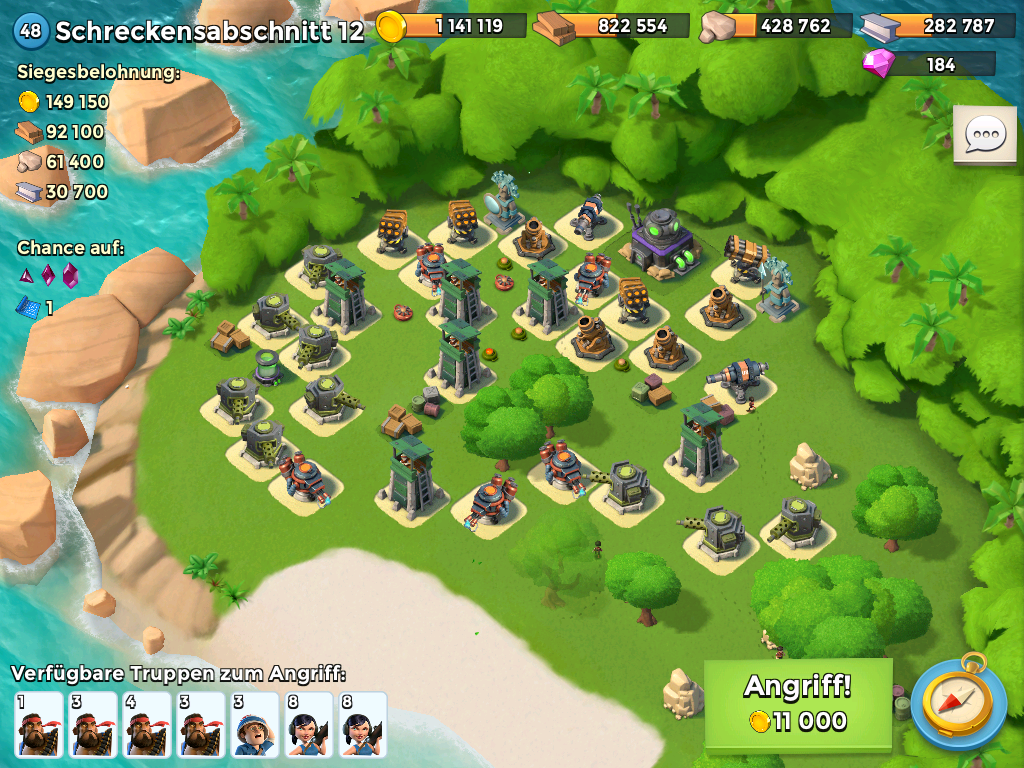This screenshot has width=1024, height=768.
Task: Select the Heavy troop card showing 4
Action: click(x=147, y=724)
